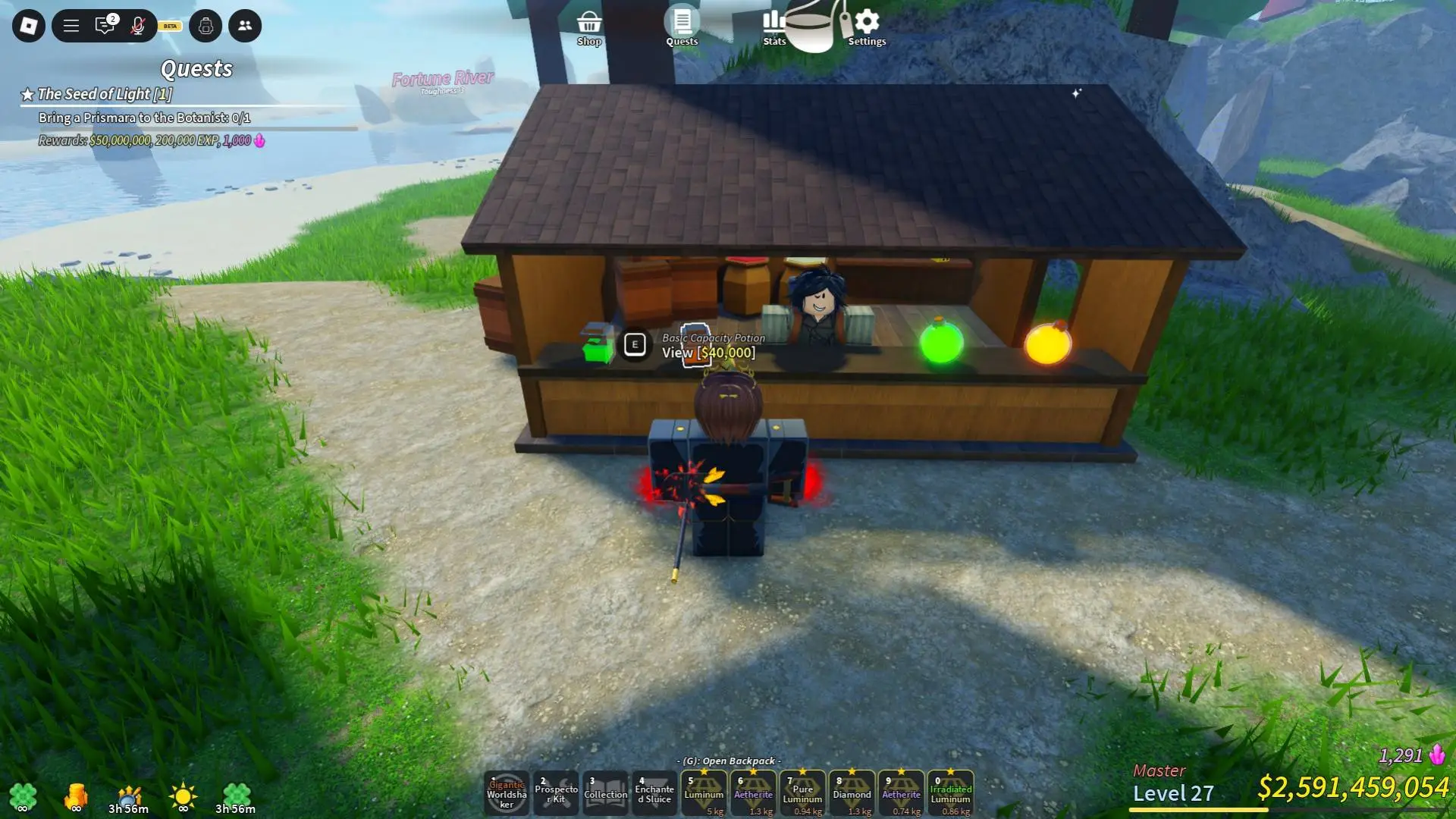Select the Gigantic Worldshaker tool
The width and height of the screenshot is (1456, 819).
(507, 792)
